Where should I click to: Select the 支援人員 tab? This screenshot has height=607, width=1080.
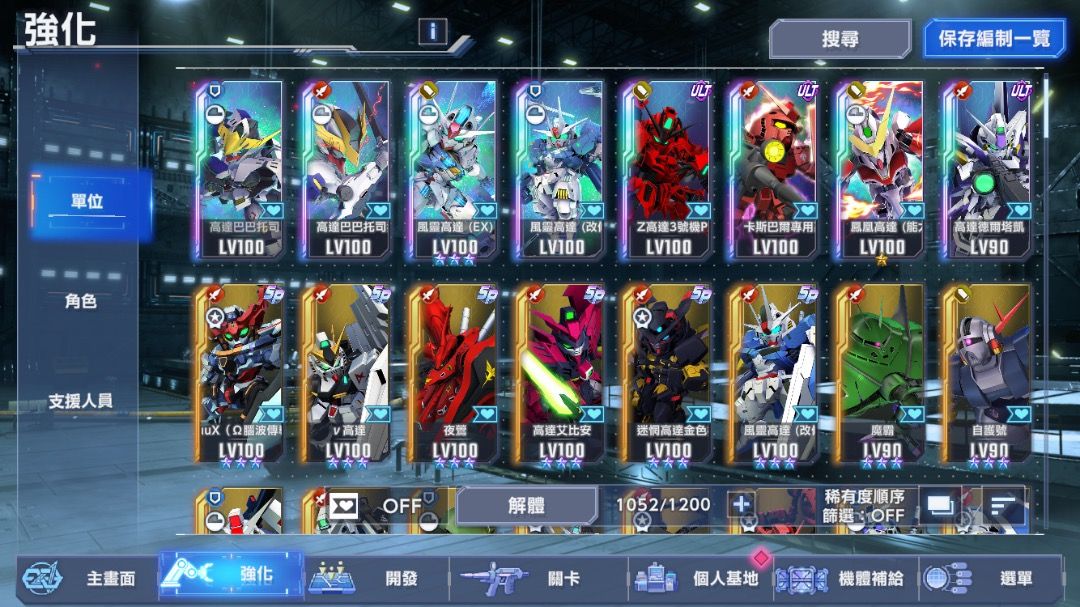point(81,401)
